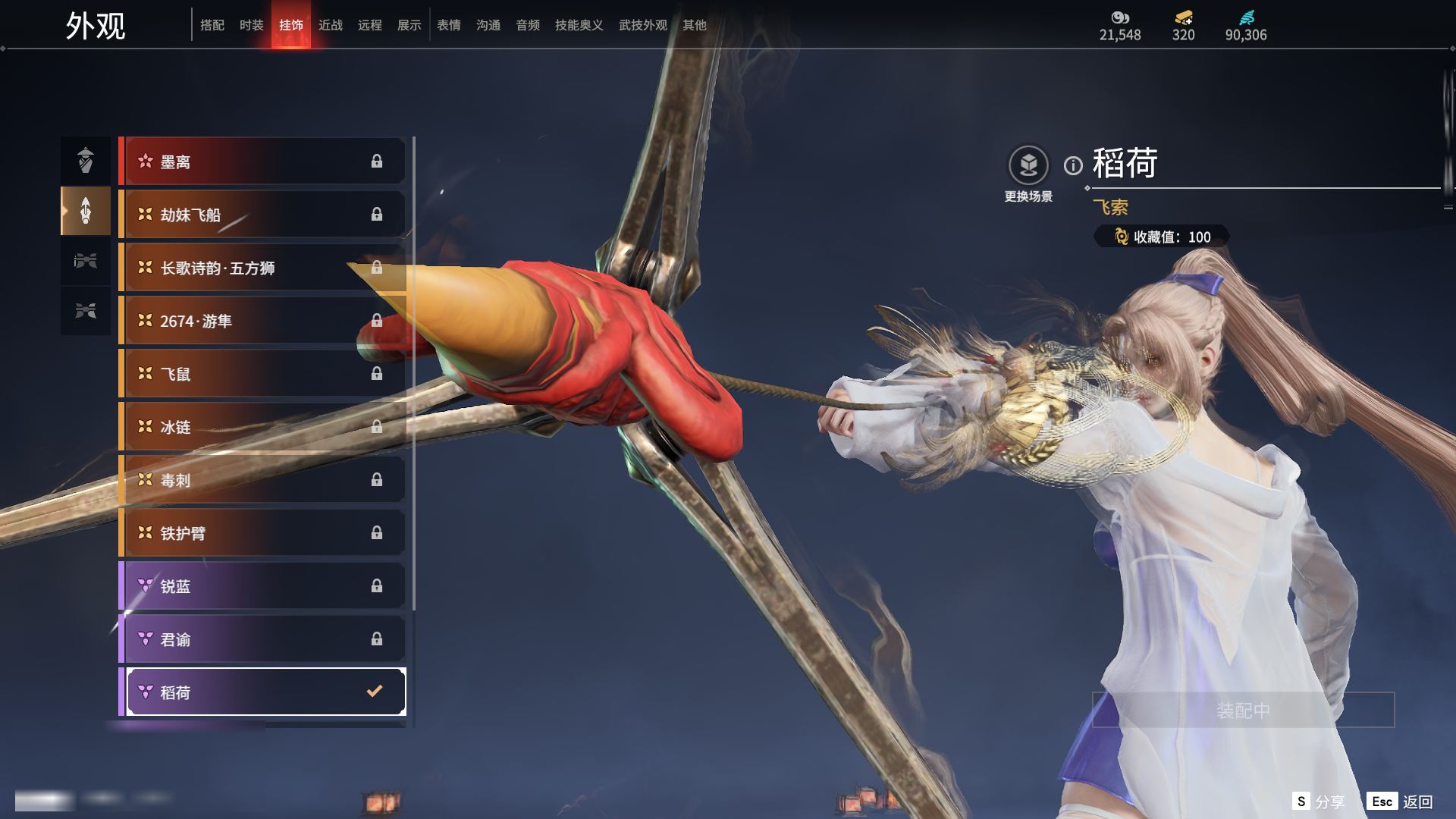Open the 技能奥义 tab
Viewport: 1456px width, 819px height.
pos(579,25)
